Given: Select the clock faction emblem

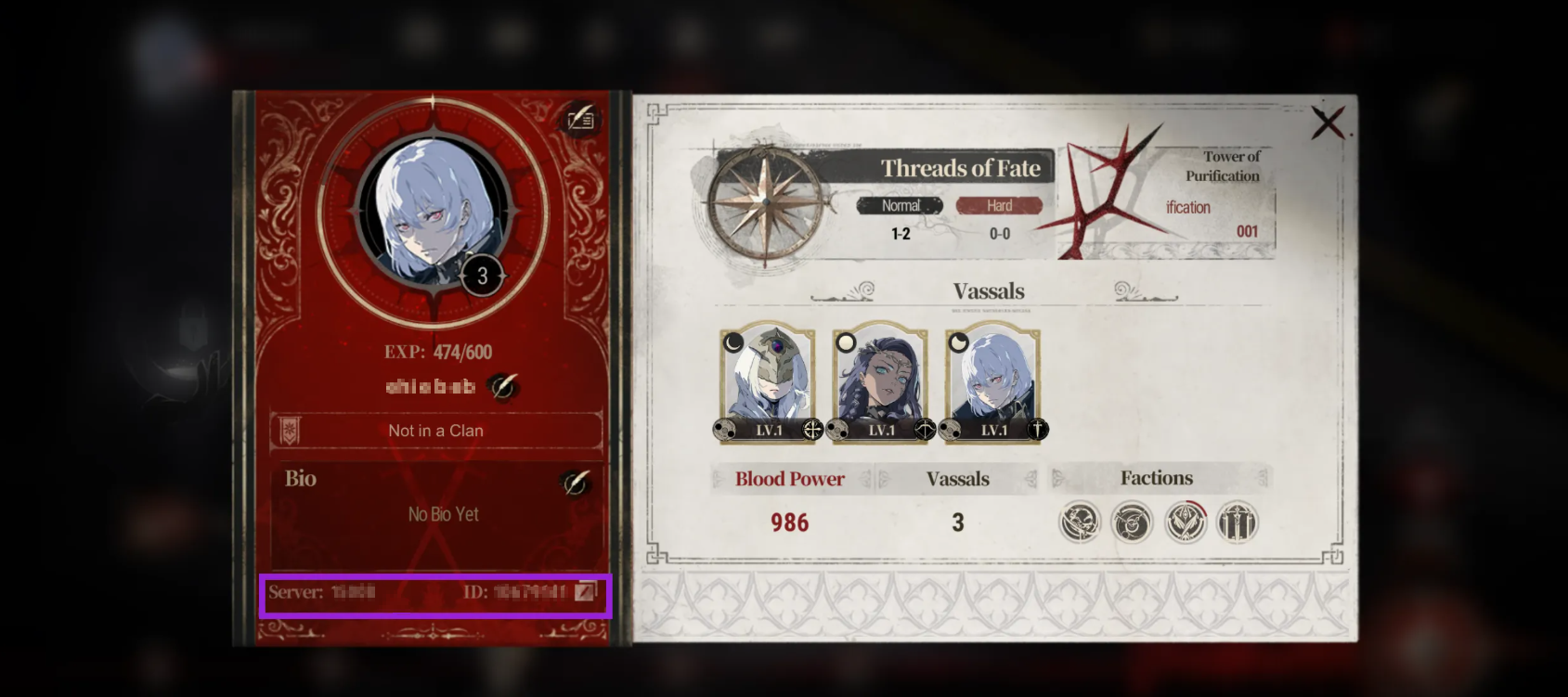Looking at the screenshot, I should tap(1133, 522).
